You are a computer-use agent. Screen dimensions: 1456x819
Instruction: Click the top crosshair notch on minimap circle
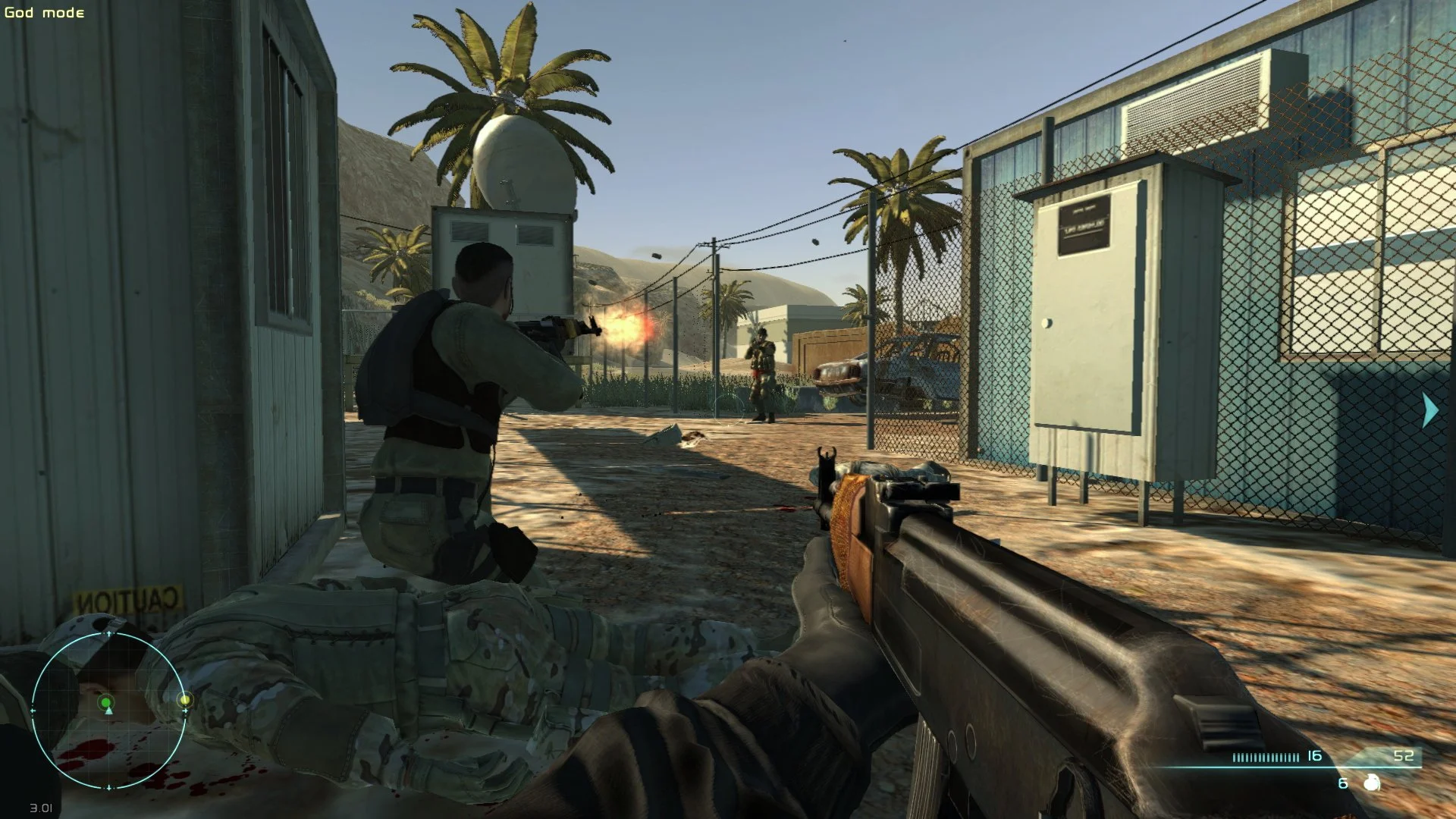(109, 632)
